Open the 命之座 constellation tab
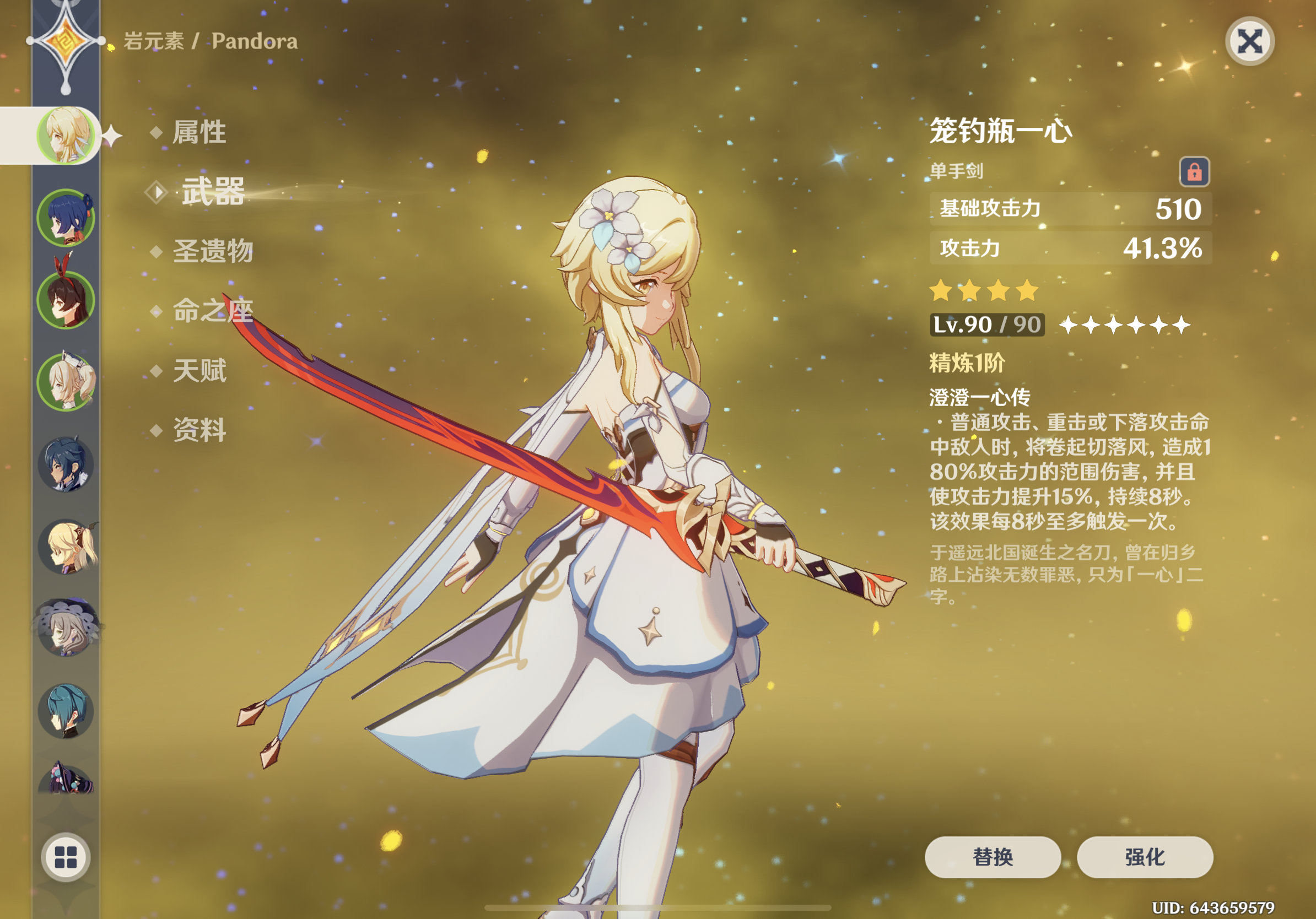The image size is (1316, 919). coord(213,311)
